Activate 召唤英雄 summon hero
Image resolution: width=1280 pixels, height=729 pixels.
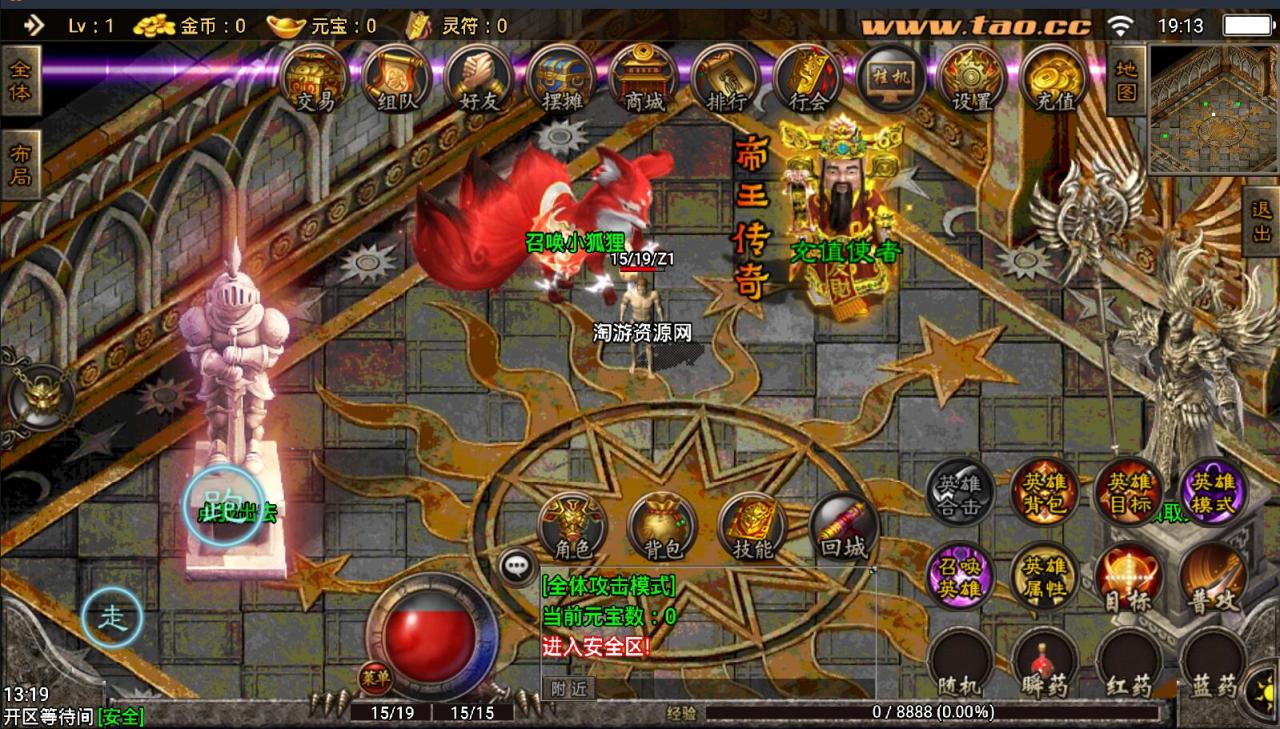(x=960, y=576)
